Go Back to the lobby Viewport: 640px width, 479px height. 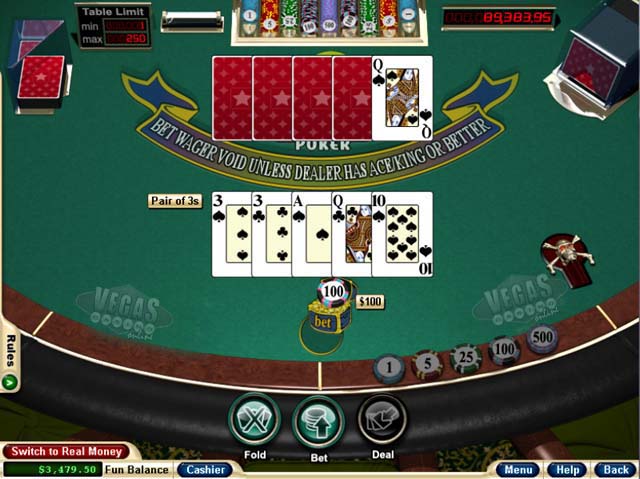pyautogui.click(x=612, y=469)
